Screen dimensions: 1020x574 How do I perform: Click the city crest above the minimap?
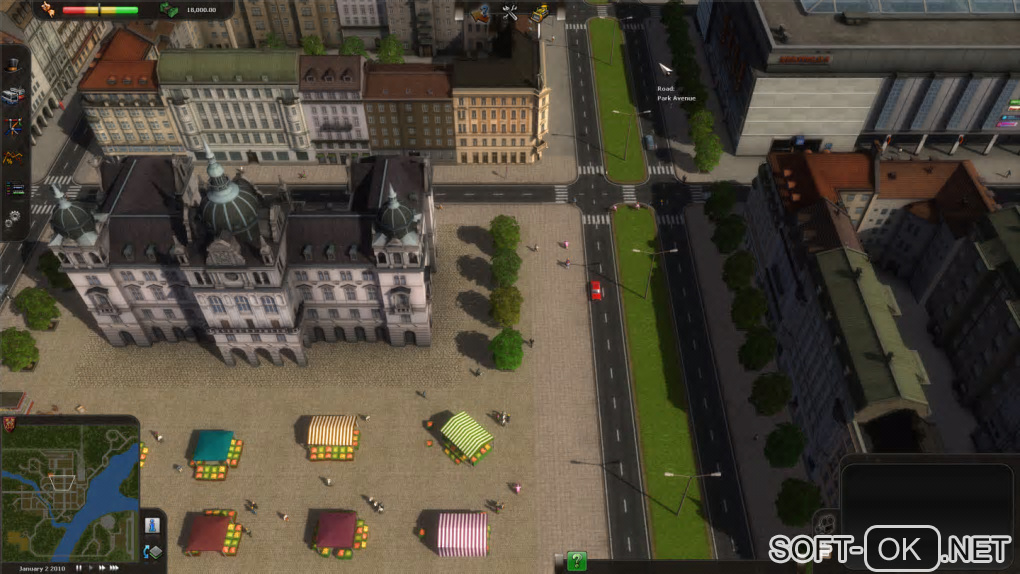(x=8, y=422)
